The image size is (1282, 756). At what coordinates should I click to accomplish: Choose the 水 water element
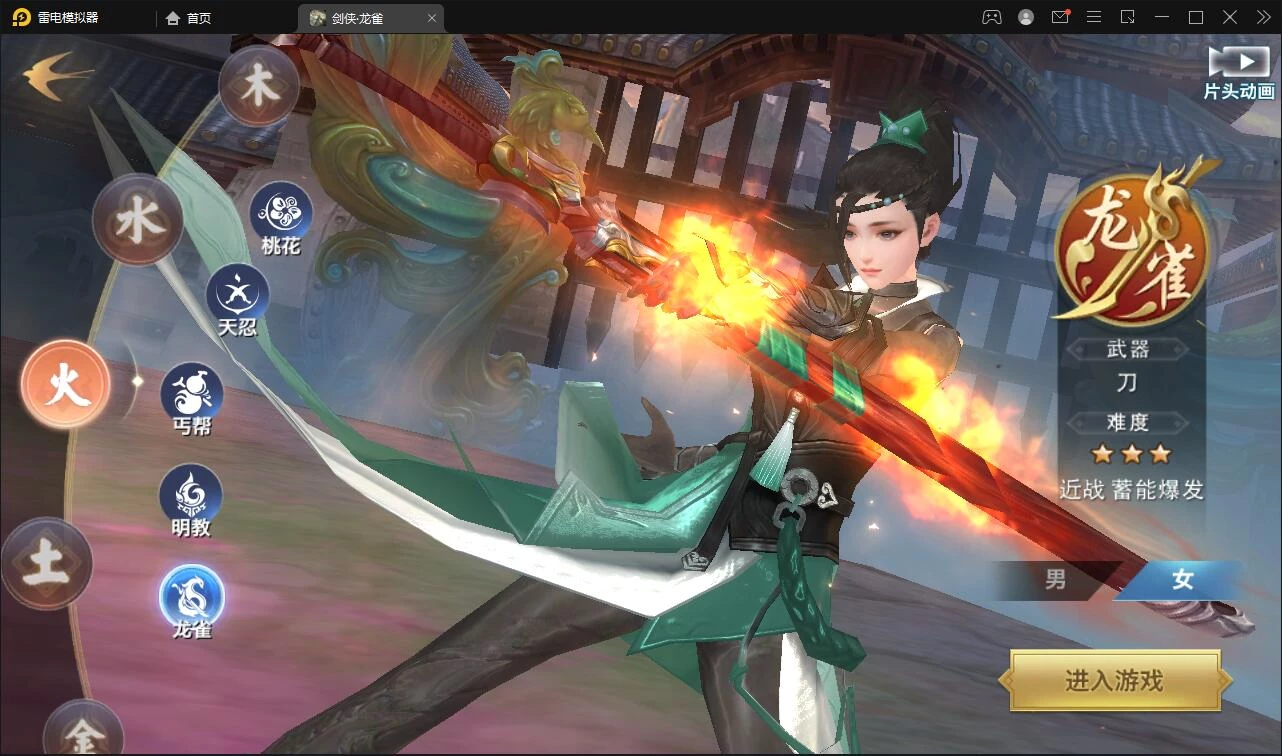[137, 221]
